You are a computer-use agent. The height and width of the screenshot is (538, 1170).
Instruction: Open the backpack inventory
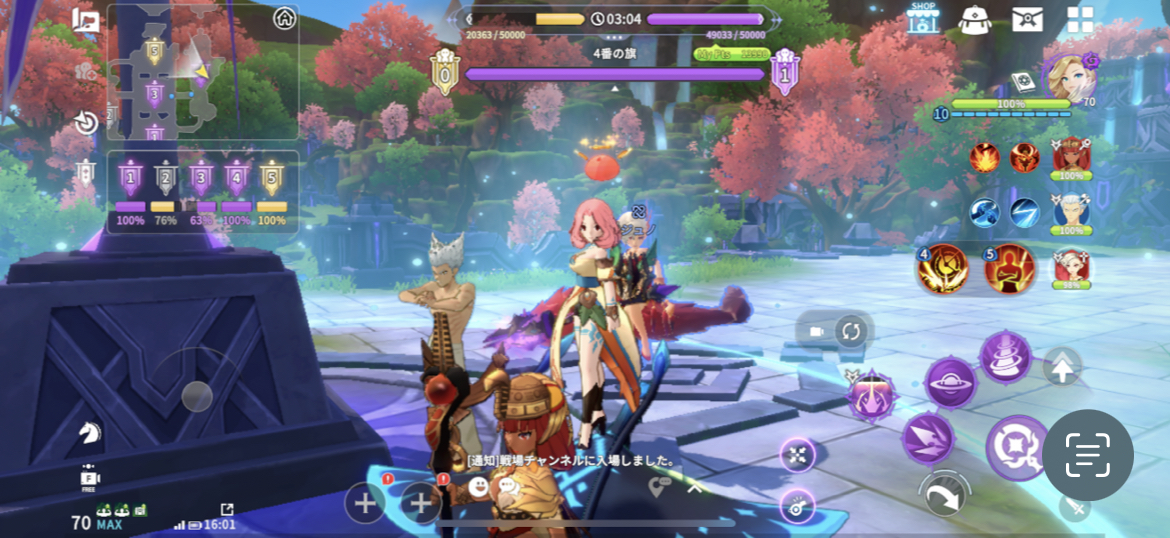tap(974, 19)
